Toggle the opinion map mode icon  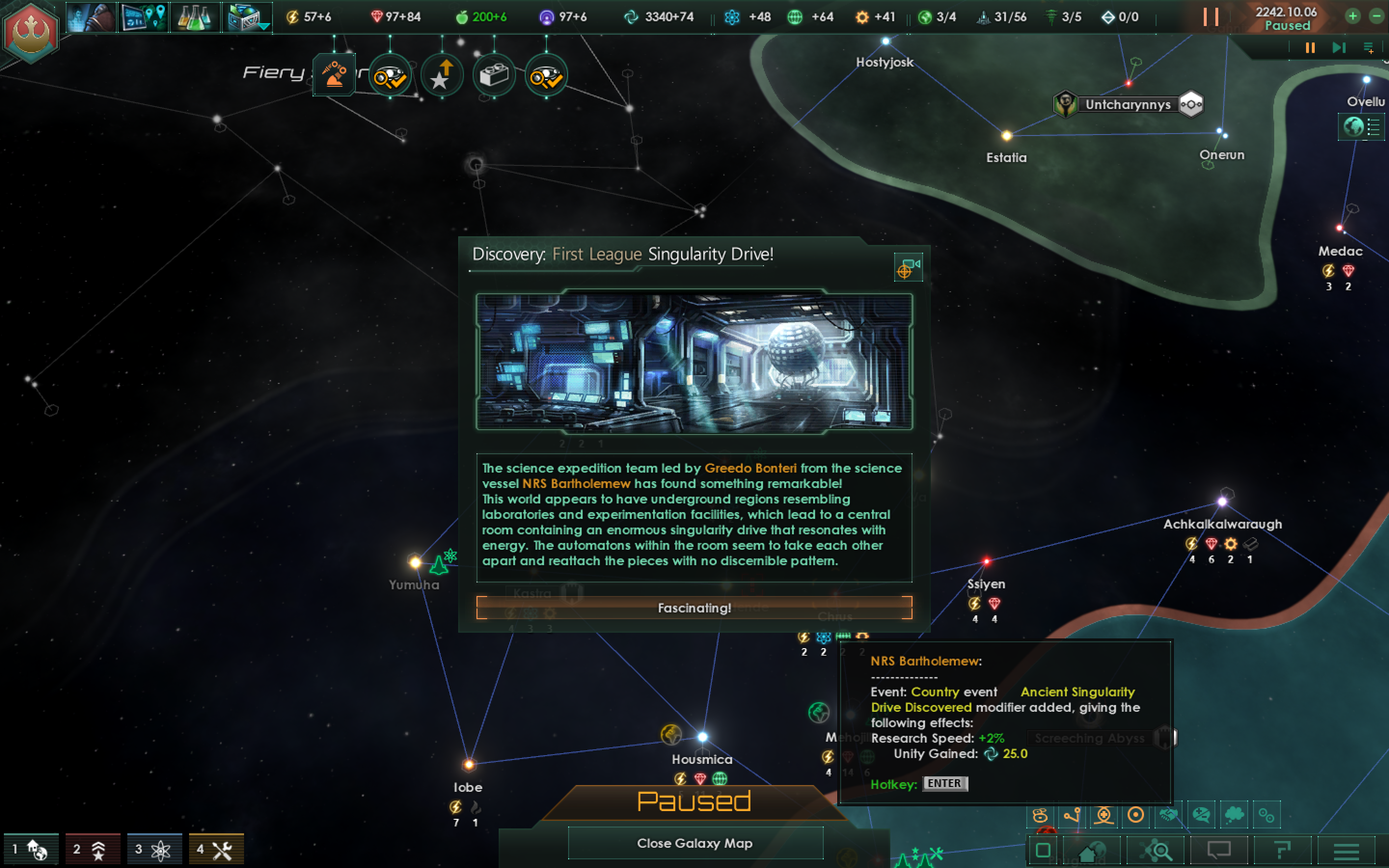tap(1201, 814)
